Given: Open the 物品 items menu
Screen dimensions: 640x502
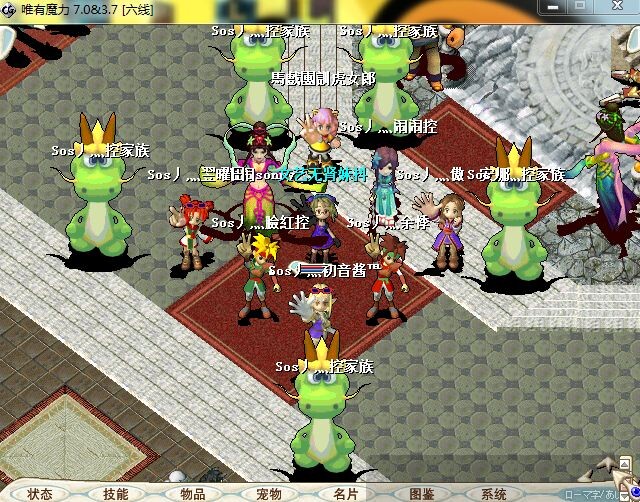Looking at the screenshot, I should tap(193, 494).
